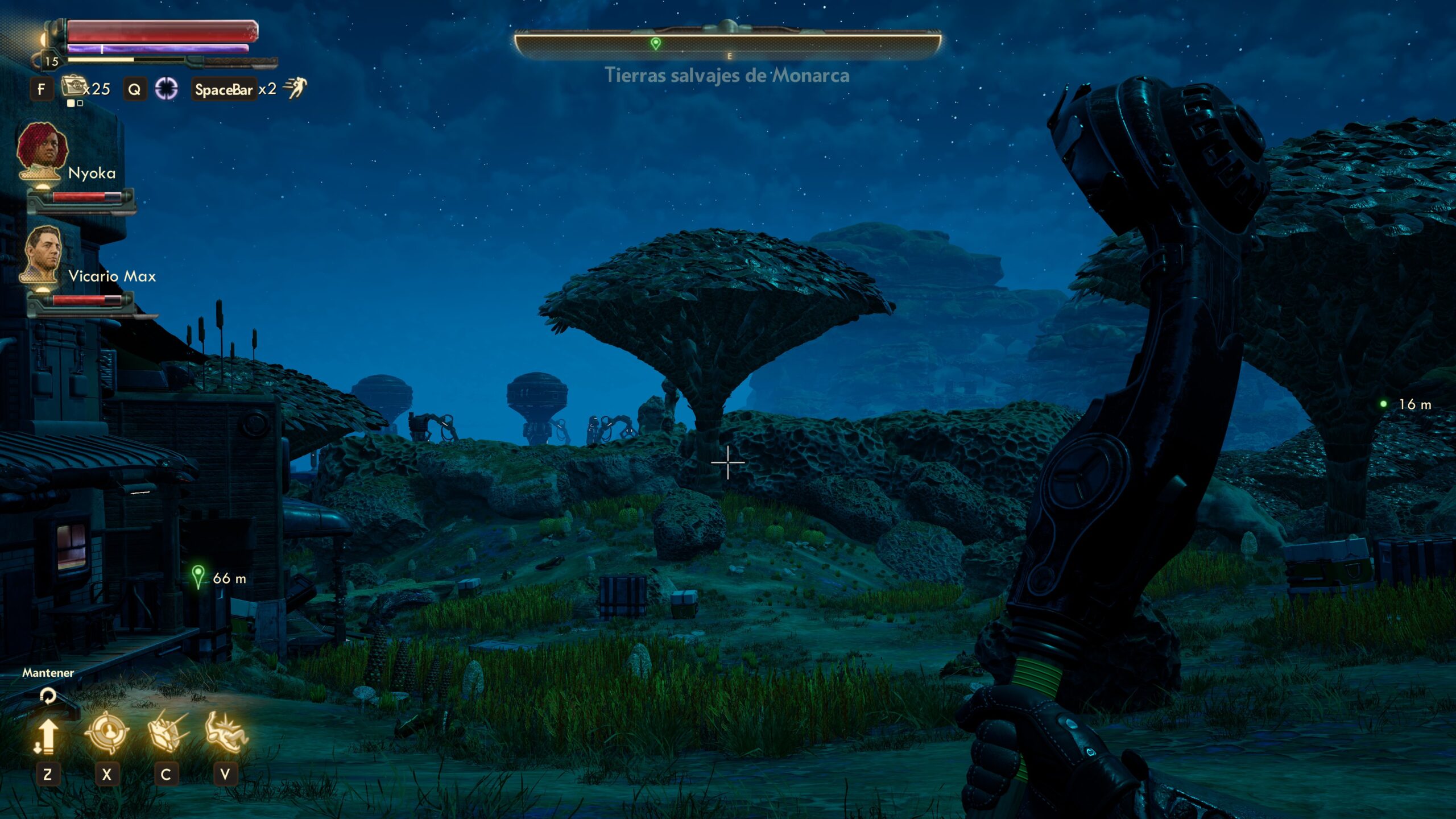This screenshot has height=819, width=1456.
Task: Click the compass bar at top center
Action: (728, 43)
